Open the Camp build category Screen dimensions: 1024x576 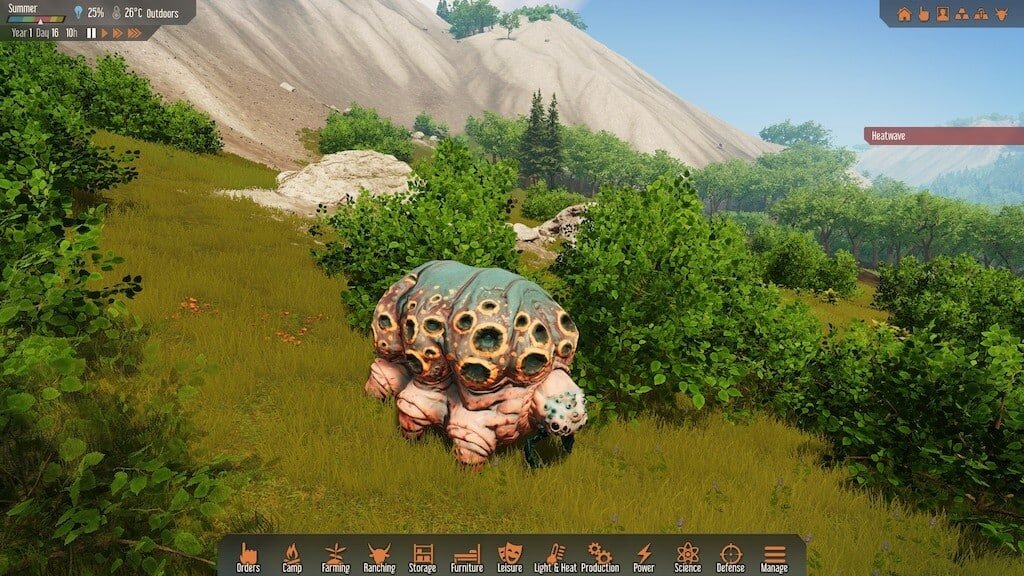tap(292, 557)
